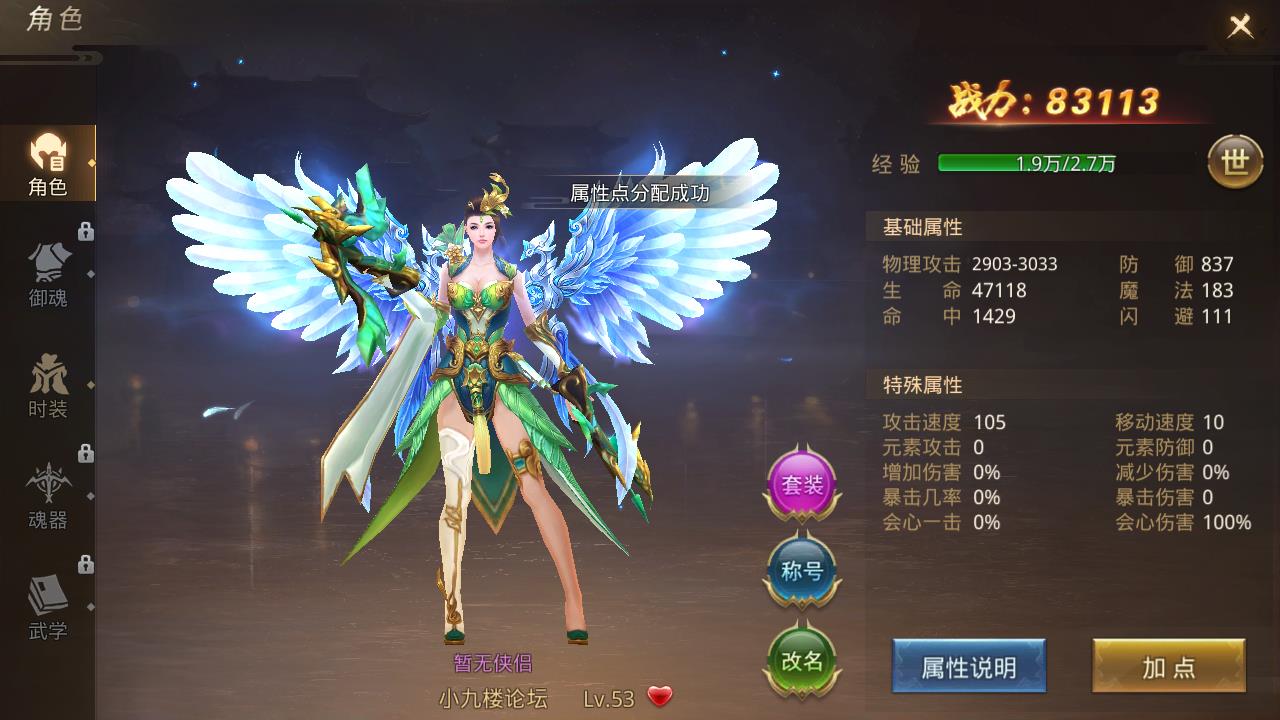This screenshot has width=1280, height=720.
Task: Open the locked 武学 tab
Action: tap(47, 608)
